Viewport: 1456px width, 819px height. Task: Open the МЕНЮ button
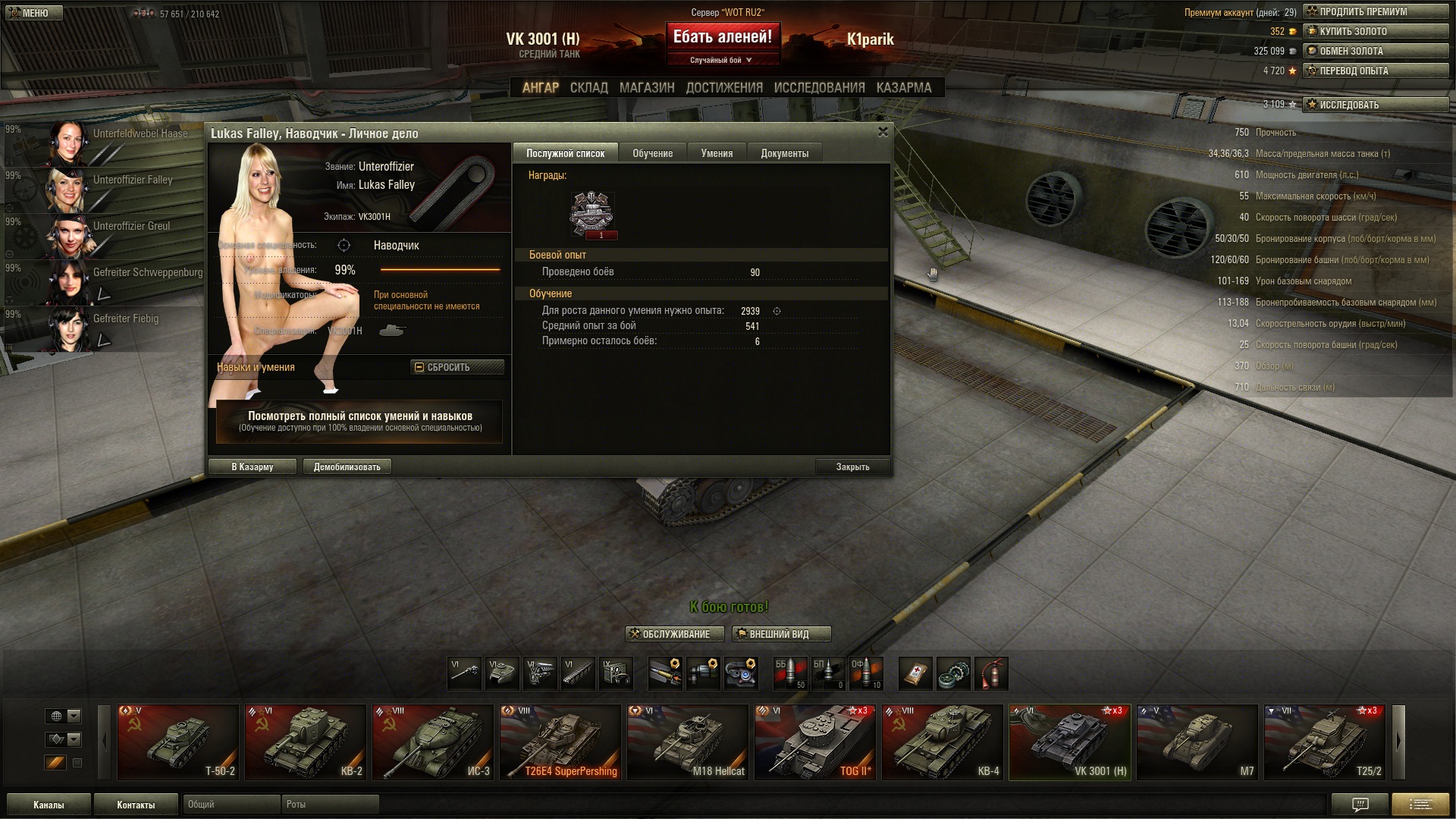32,13
